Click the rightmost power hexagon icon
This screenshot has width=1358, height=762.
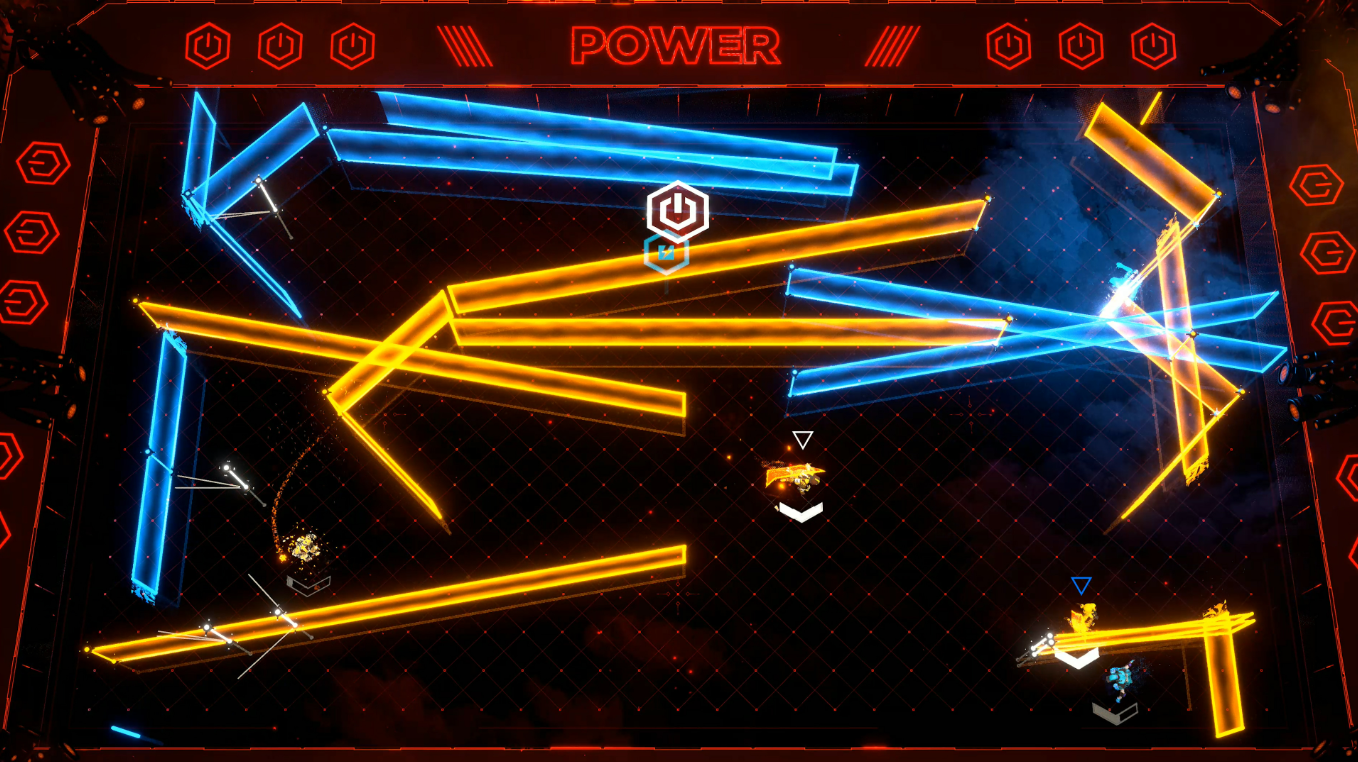pyautogui.click(x=1152, y=44)
